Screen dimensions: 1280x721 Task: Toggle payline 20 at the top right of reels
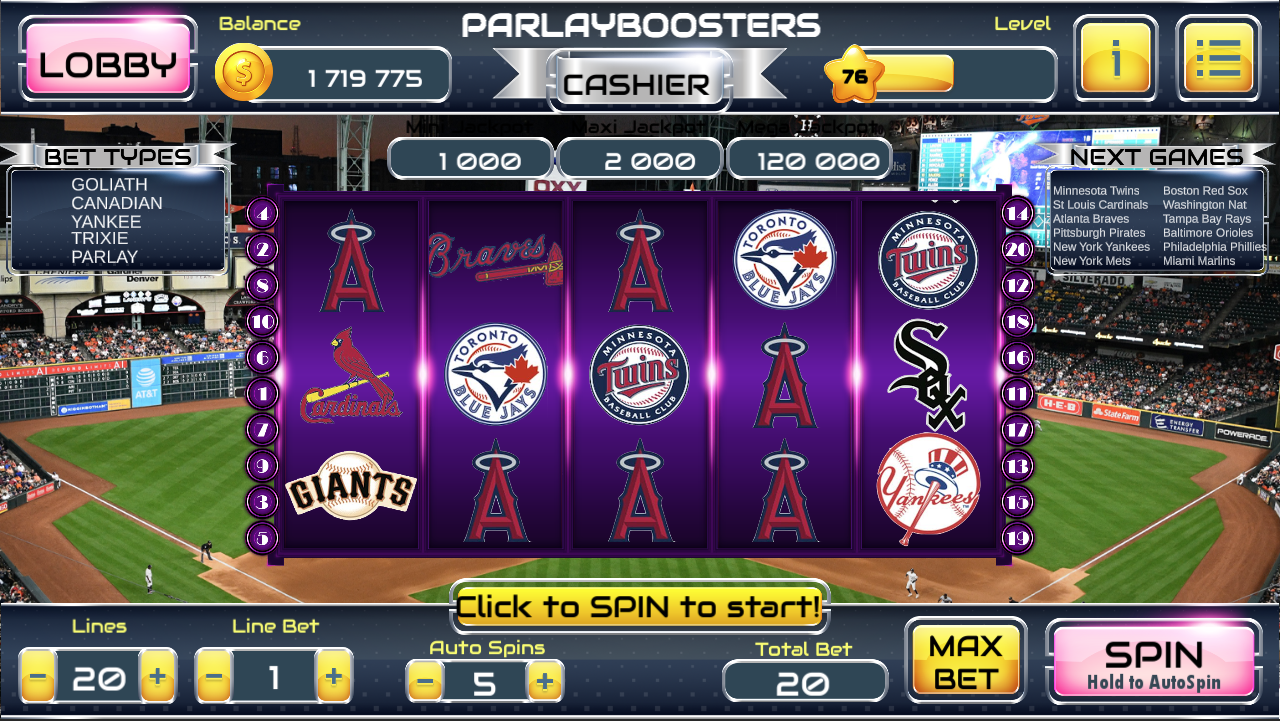click(x=1019, y=250)
